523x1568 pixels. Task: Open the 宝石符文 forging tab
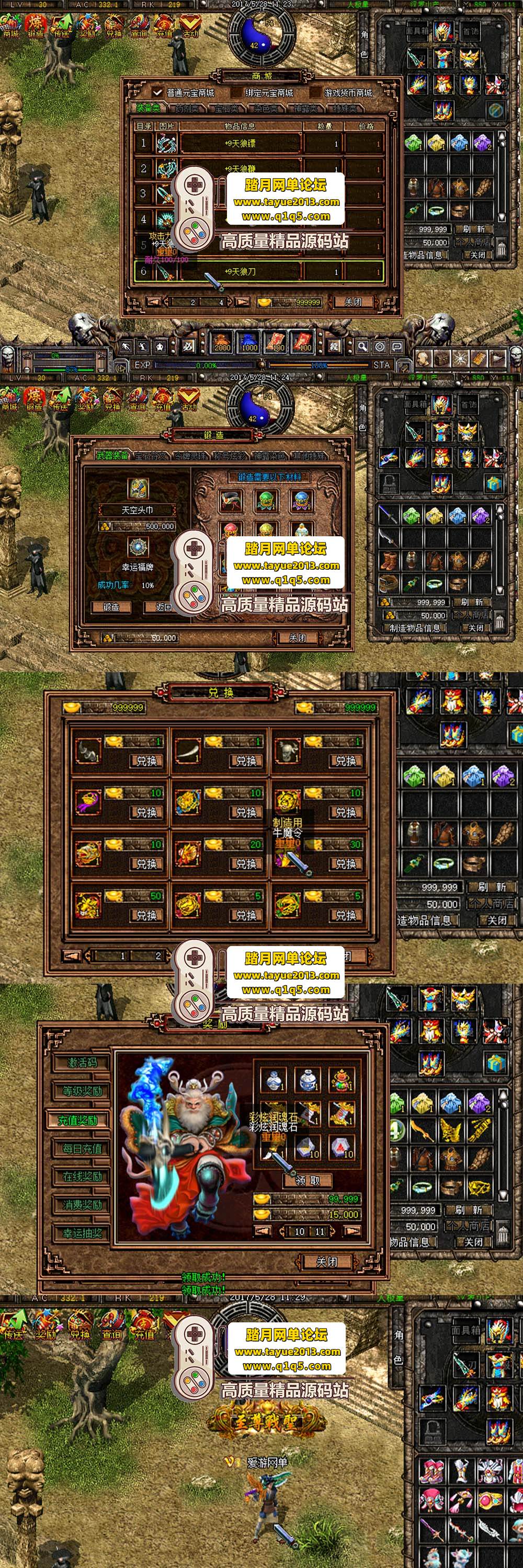pos(150,456)
